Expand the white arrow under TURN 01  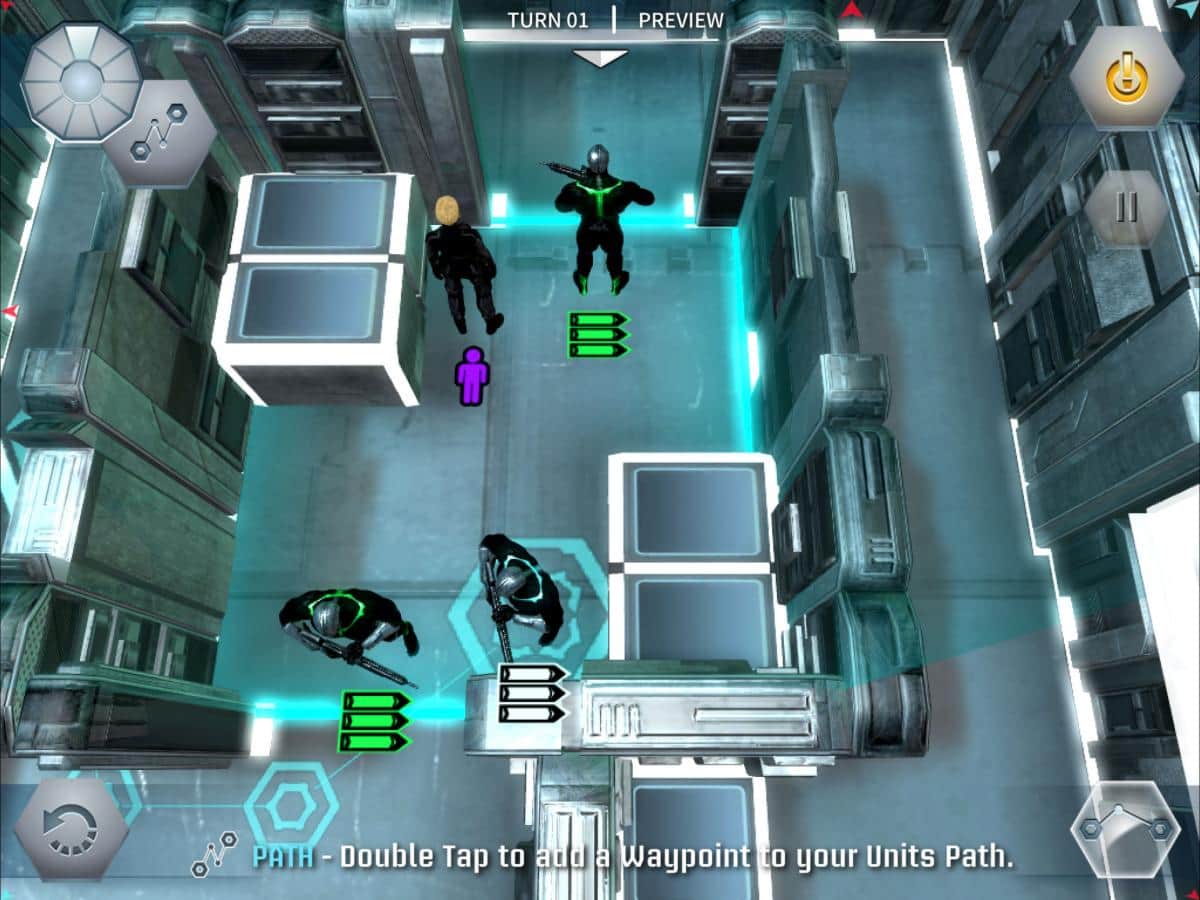[x=600, y=58]
